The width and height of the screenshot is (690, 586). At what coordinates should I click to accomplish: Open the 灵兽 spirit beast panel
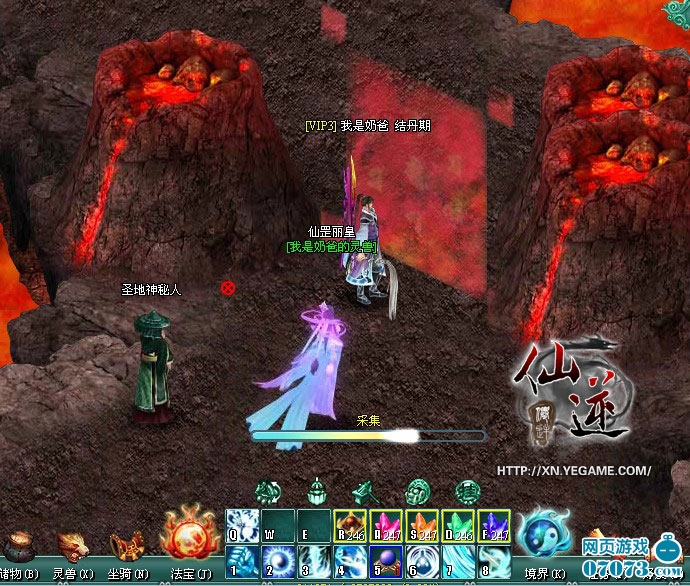tap(72, 547)
